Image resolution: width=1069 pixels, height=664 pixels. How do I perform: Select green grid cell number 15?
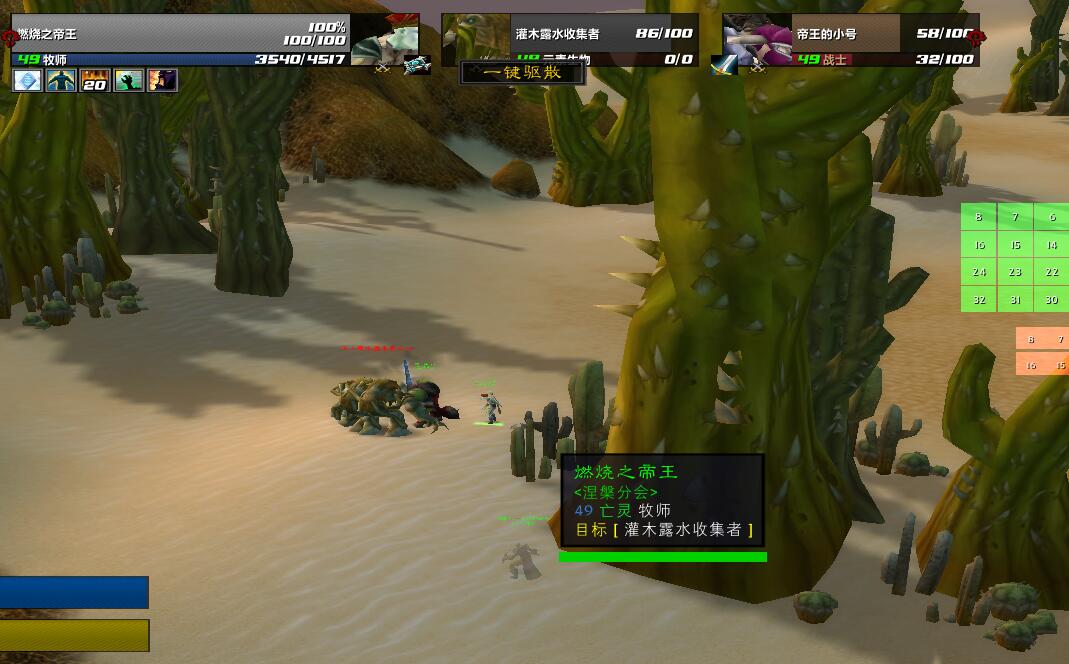click(1015, 245)
